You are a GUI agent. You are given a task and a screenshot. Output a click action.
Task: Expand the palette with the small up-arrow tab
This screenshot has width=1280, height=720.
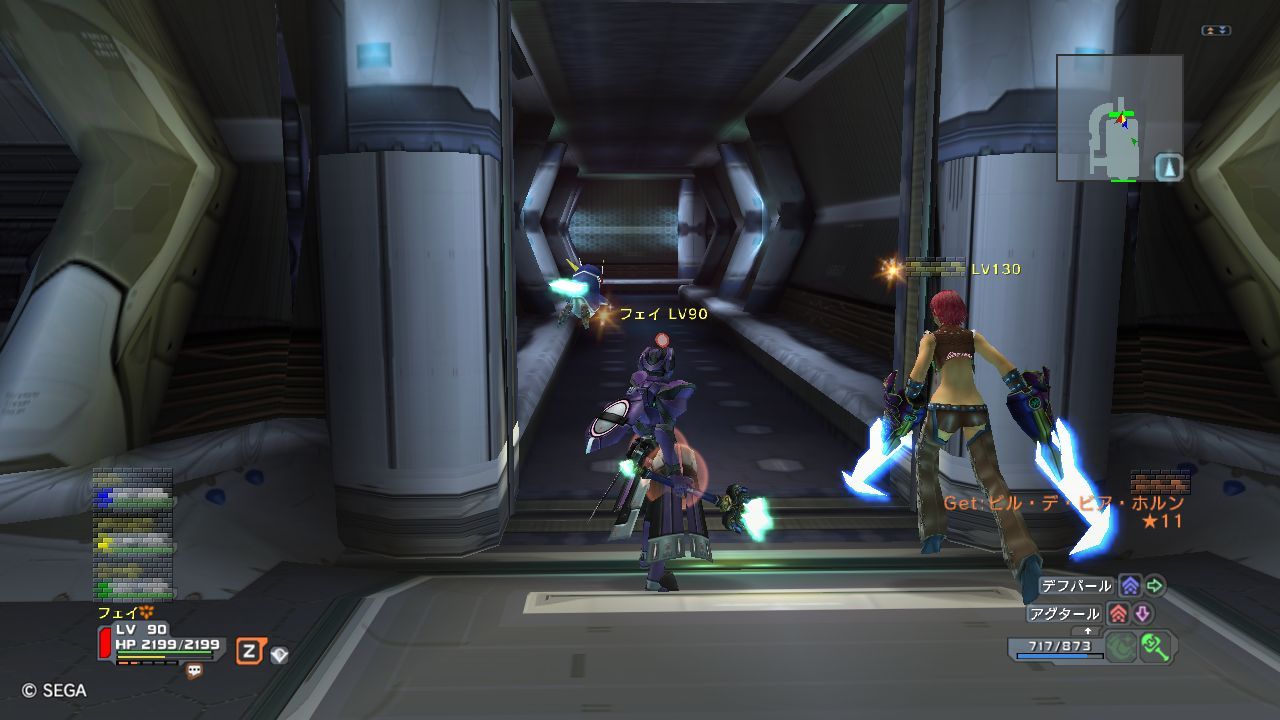[x=1088, y=631]
